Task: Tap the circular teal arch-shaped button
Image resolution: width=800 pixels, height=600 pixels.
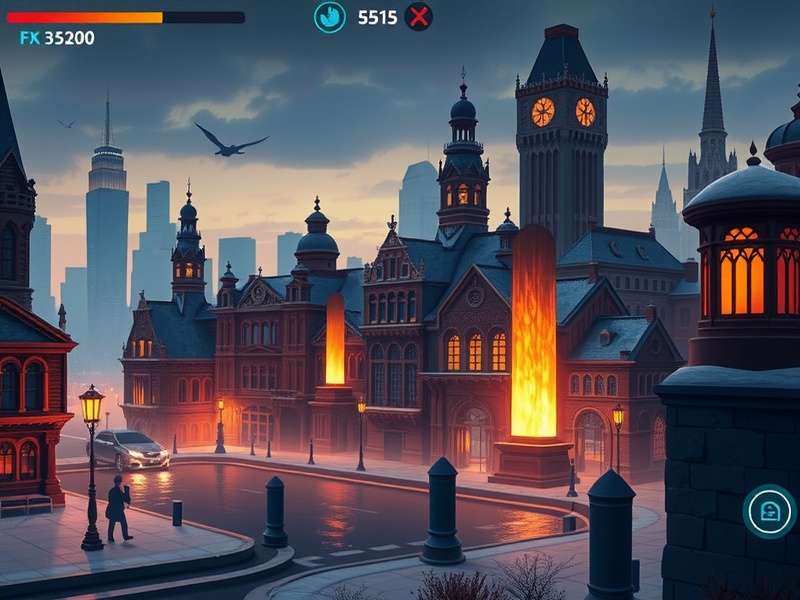Action: [769, 512]
